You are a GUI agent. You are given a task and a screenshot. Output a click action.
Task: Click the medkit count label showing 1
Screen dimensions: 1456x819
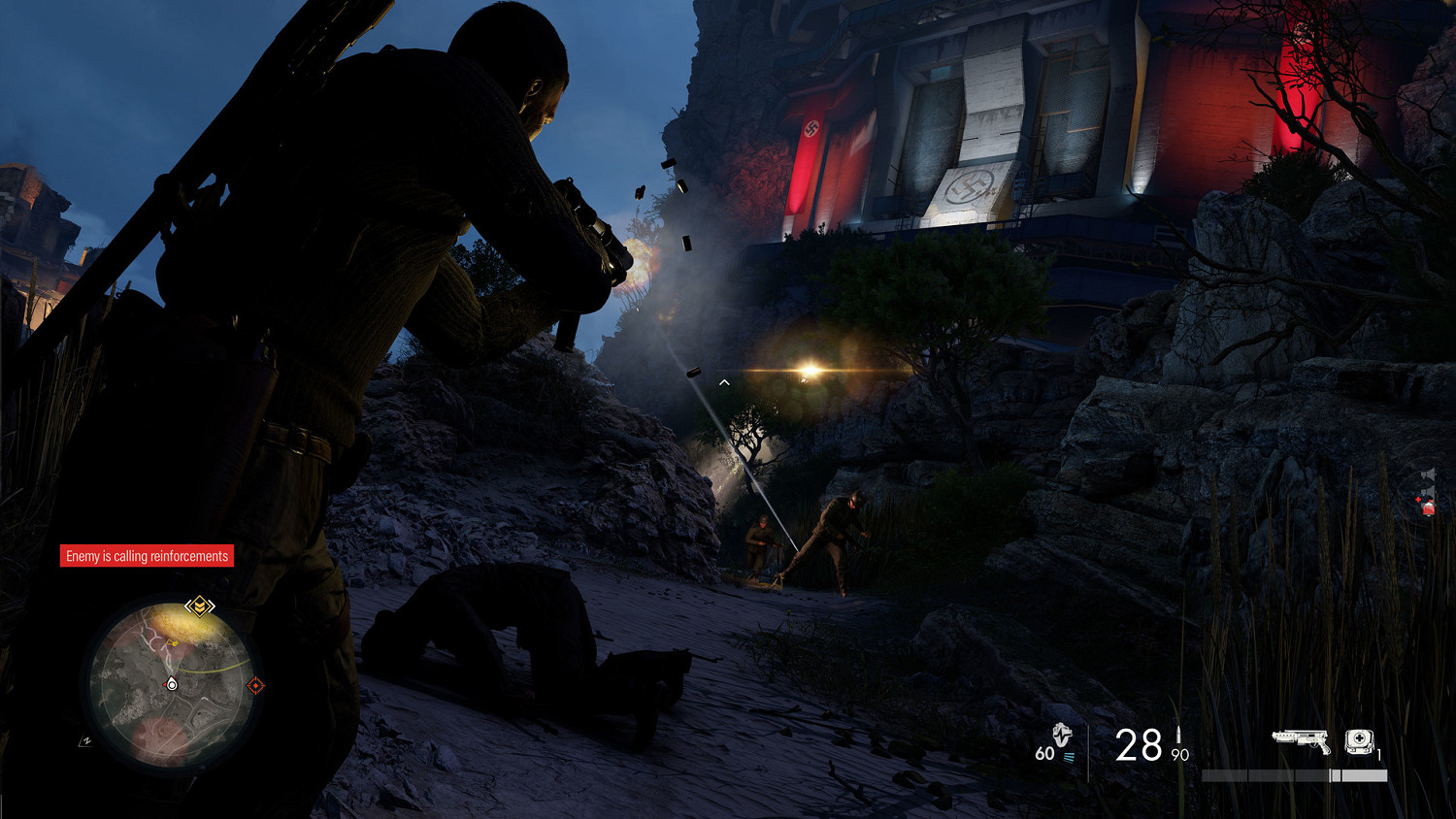1378,754
